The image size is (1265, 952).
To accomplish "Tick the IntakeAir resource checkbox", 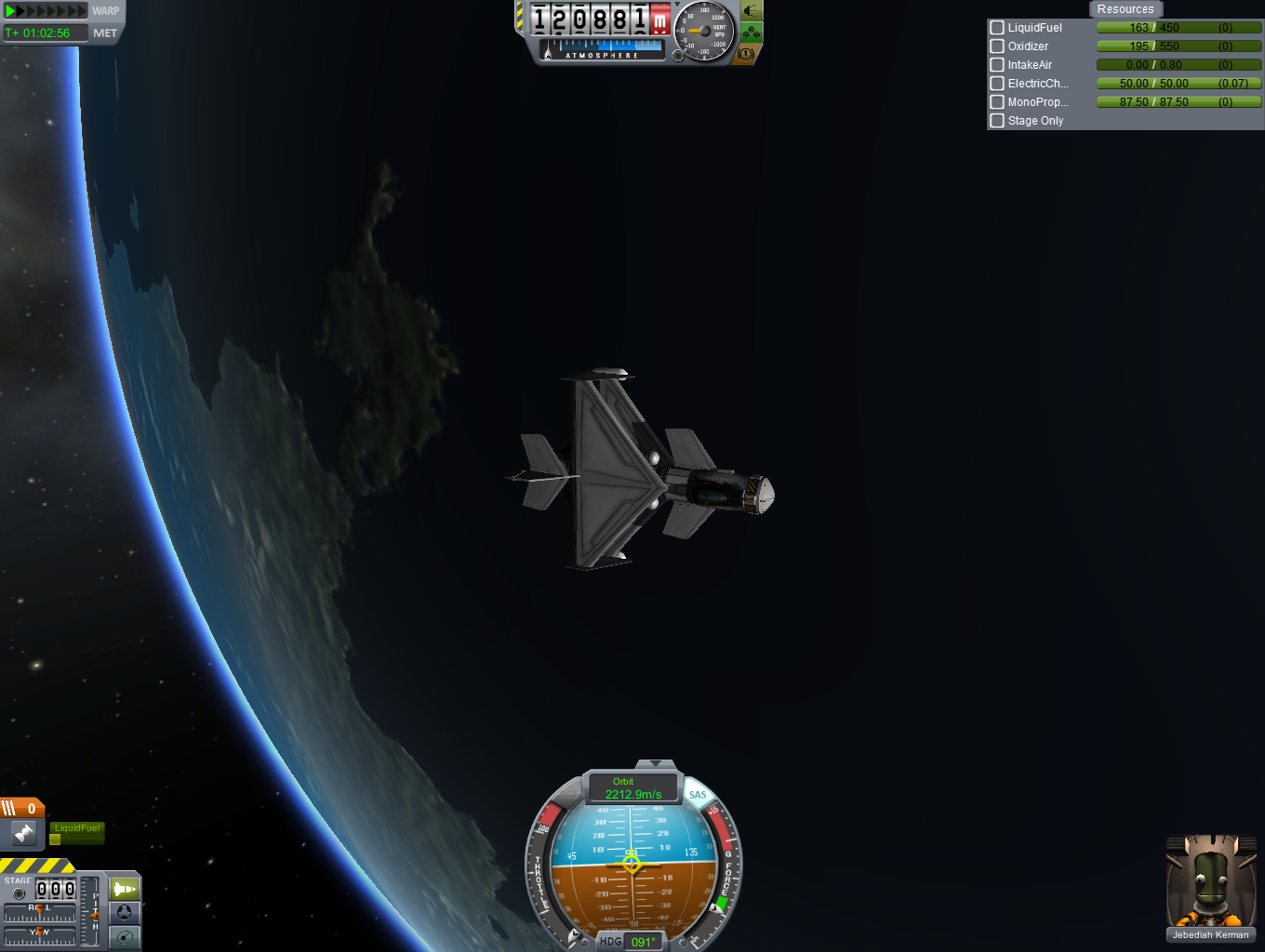I will [x=997, y=65].
